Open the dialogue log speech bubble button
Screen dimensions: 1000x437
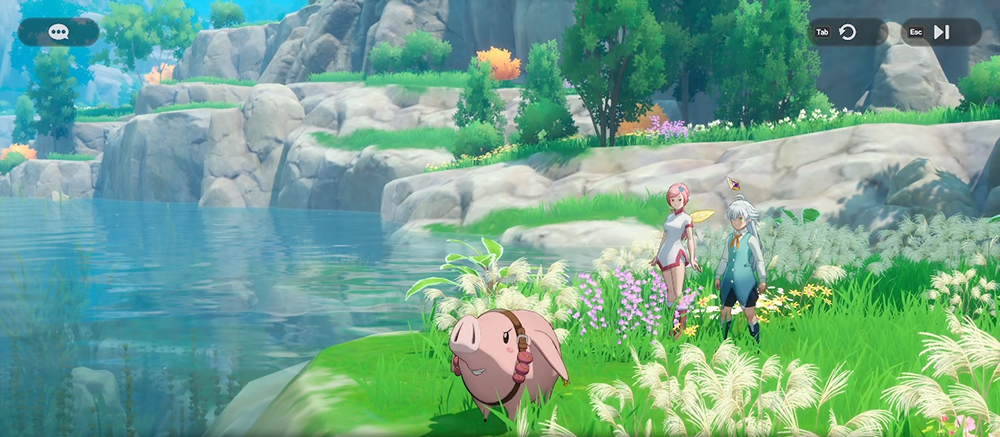[58, 32]
